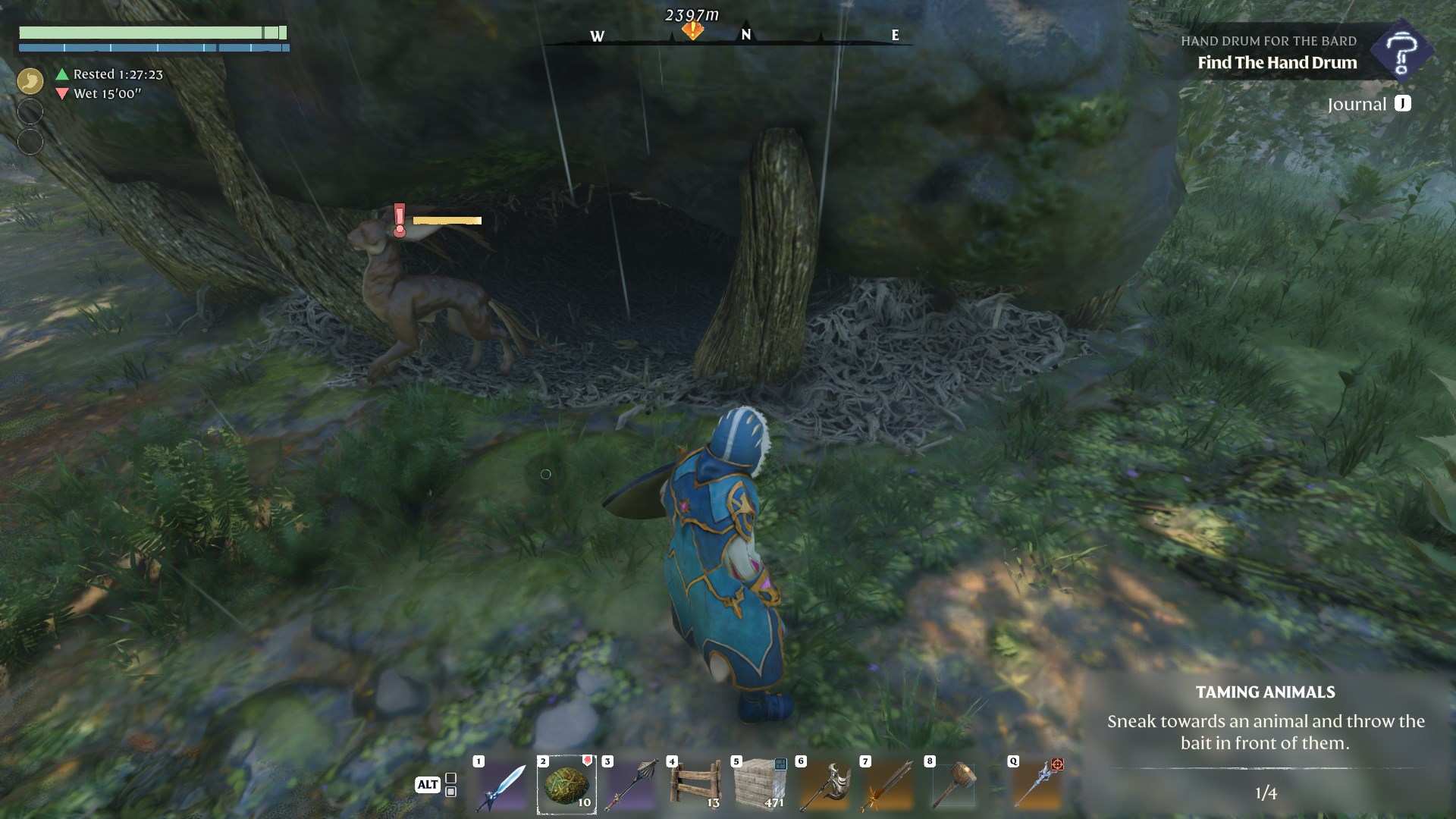Click the orange quest marker on the compass
Image resolution: width=1456 pixels, height=819 pixels.
pos(692,30)
